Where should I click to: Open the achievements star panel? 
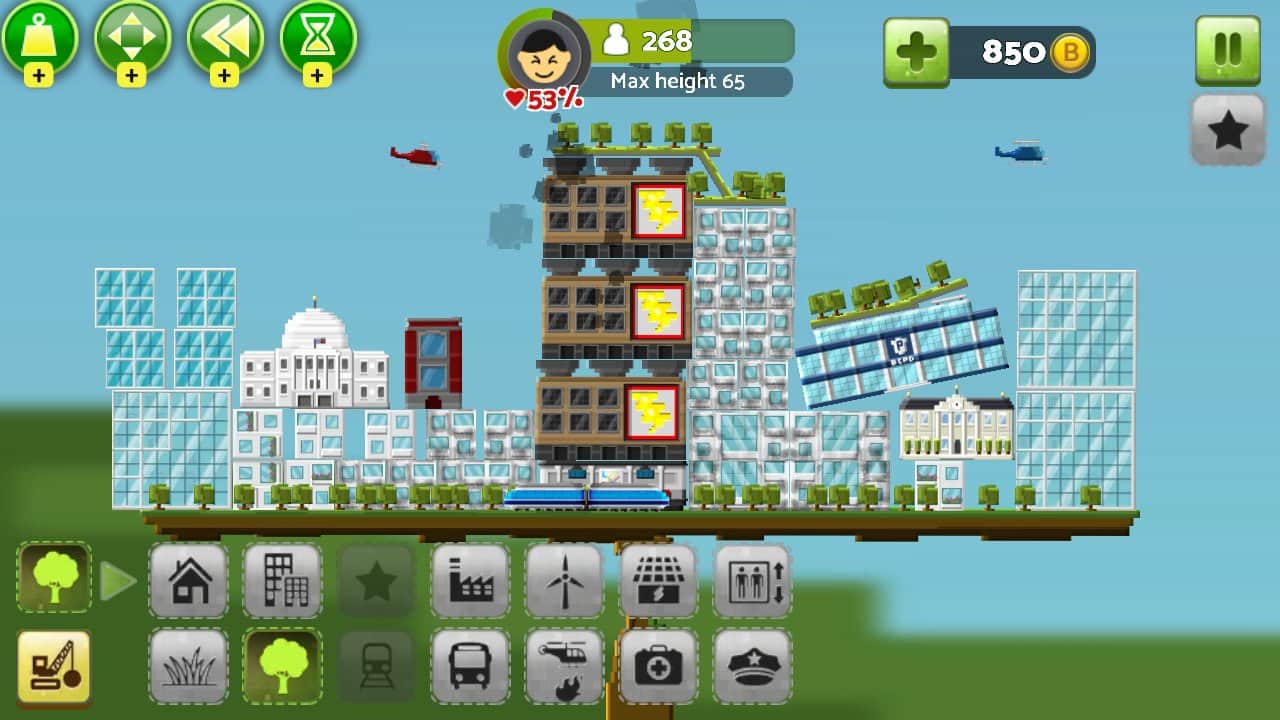coord(1228,130)
